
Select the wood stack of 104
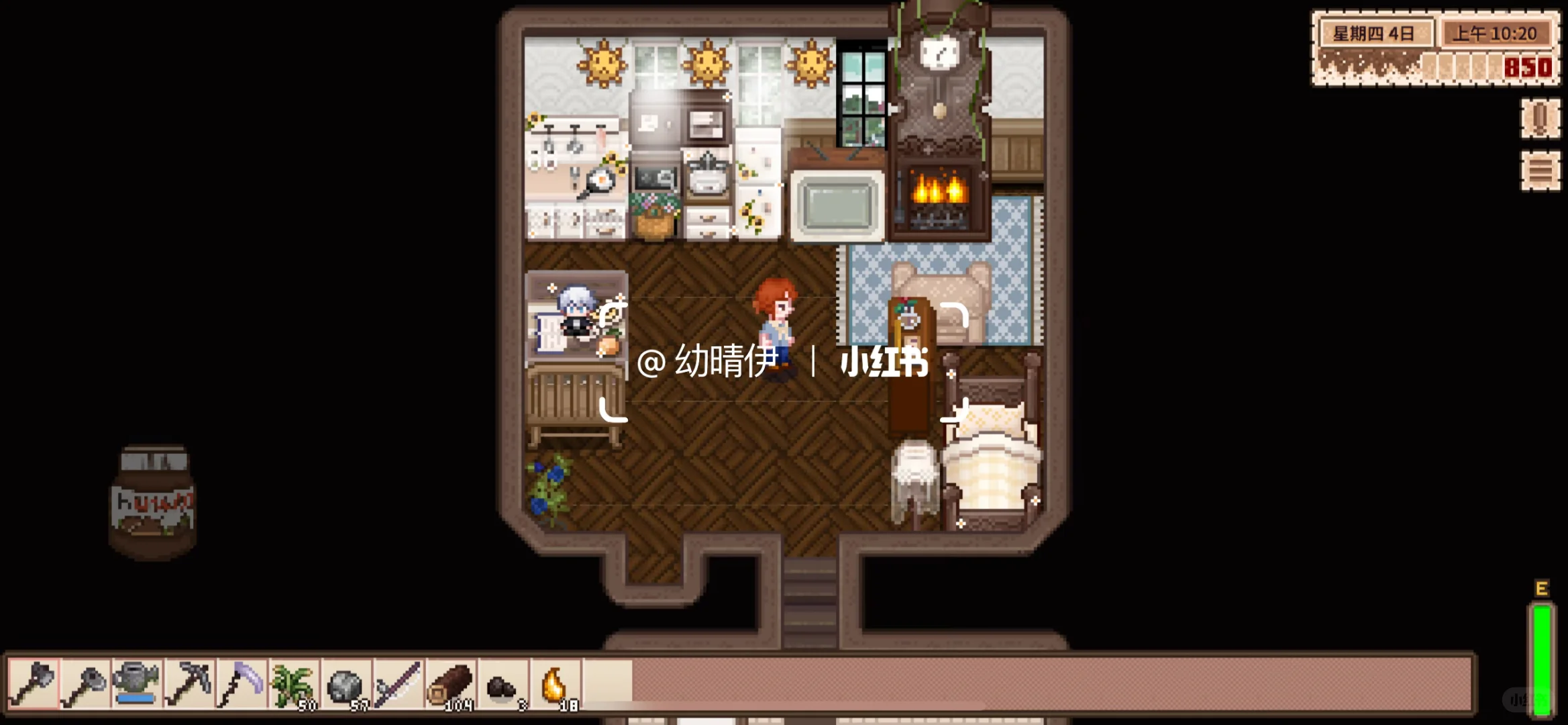coord(450,685)
